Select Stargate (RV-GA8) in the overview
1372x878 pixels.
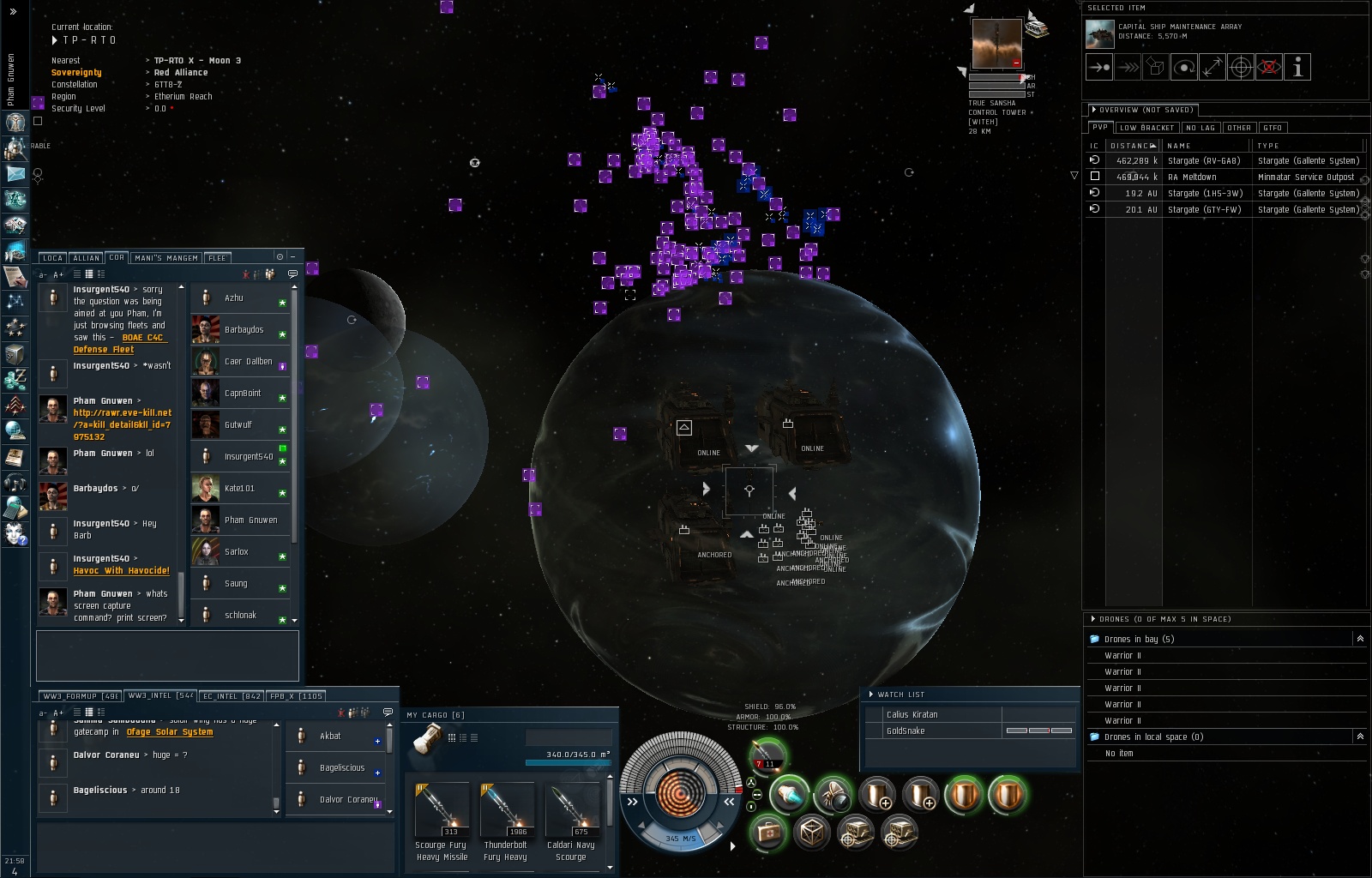coord(1203,161)
